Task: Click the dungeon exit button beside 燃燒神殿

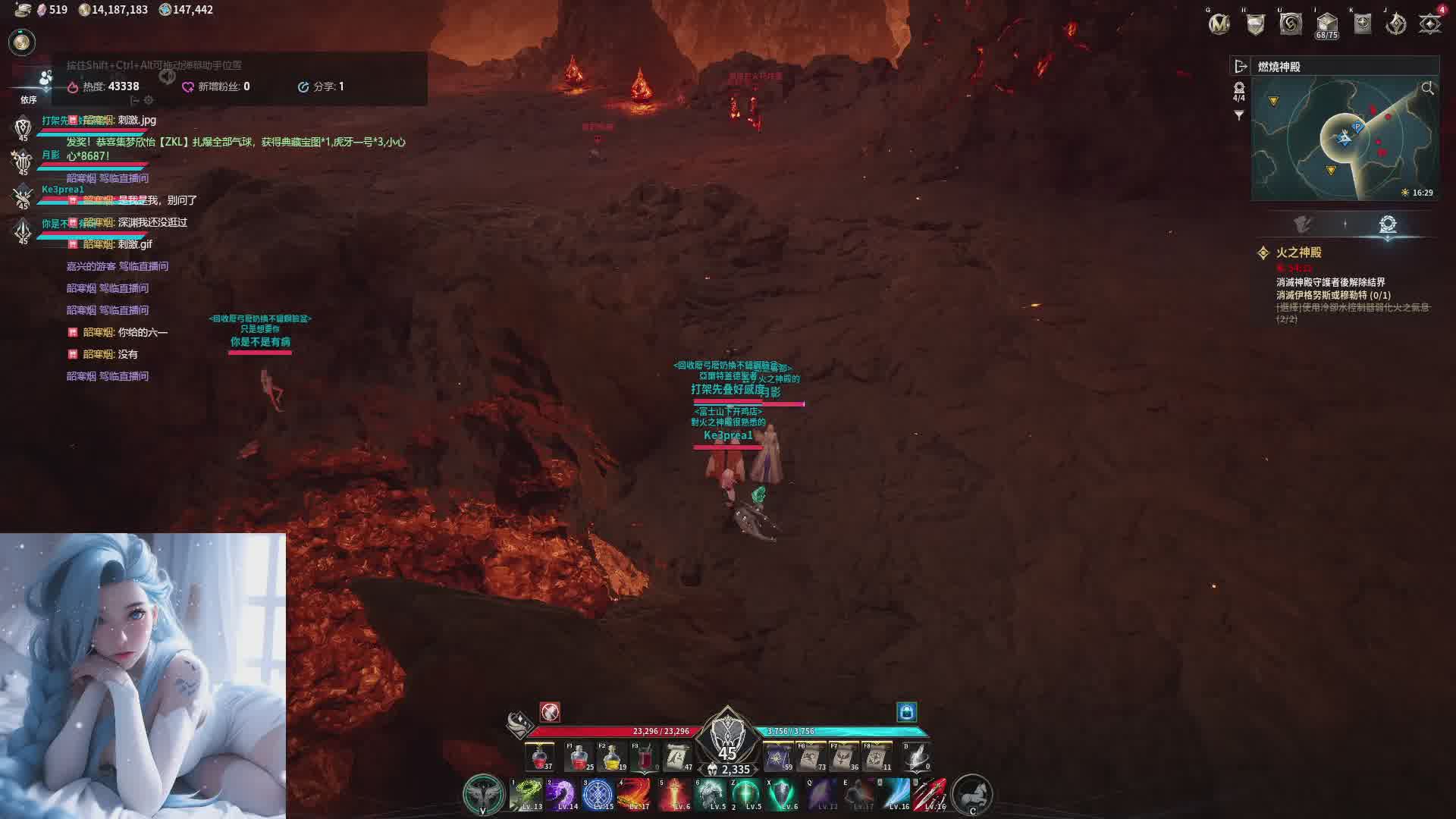Action: (1241, 67)
